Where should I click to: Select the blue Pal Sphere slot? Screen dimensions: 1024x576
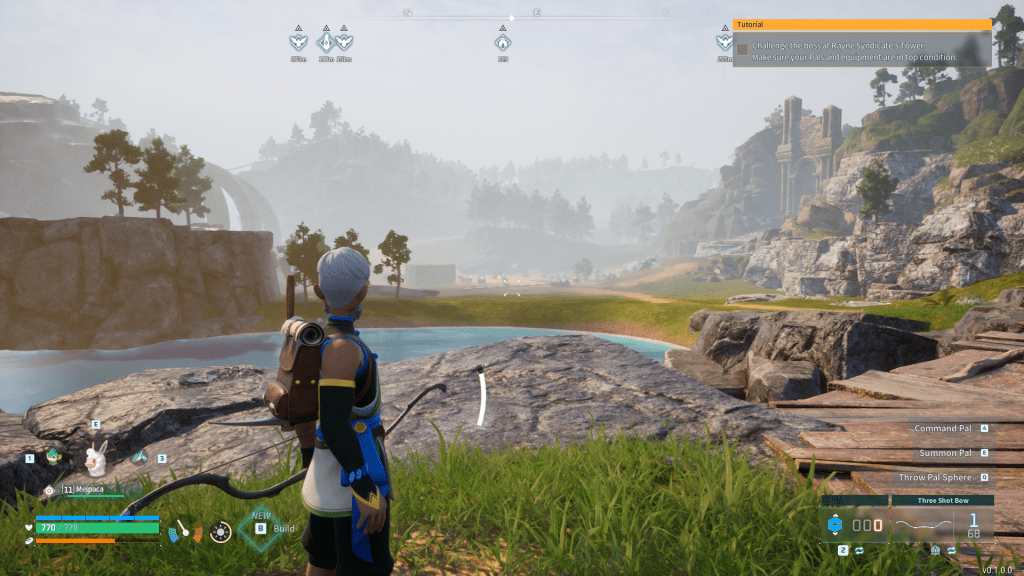(835, 524)
